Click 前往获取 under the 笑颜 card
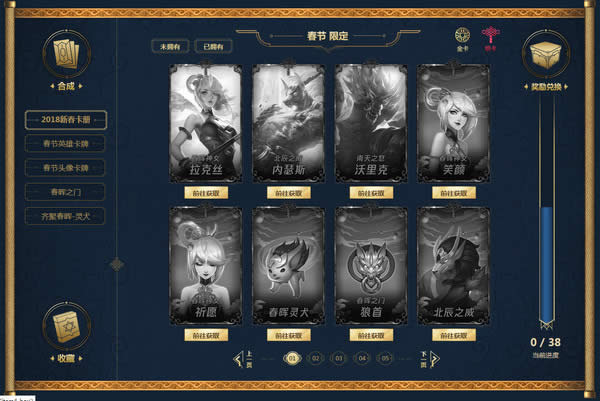 (453, 192)
